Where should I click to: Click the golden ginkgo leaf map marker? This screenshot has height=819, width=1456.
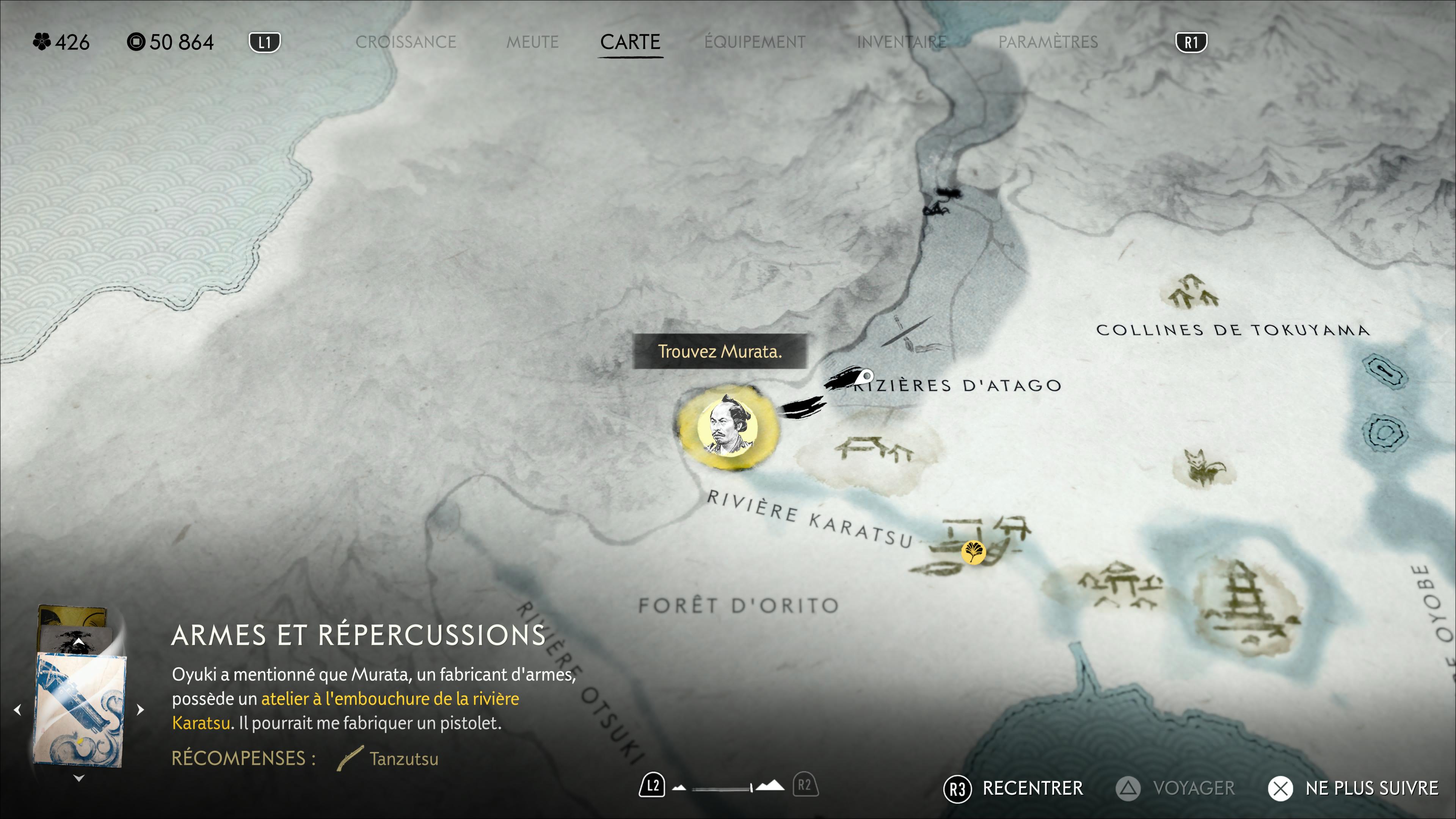973,552
